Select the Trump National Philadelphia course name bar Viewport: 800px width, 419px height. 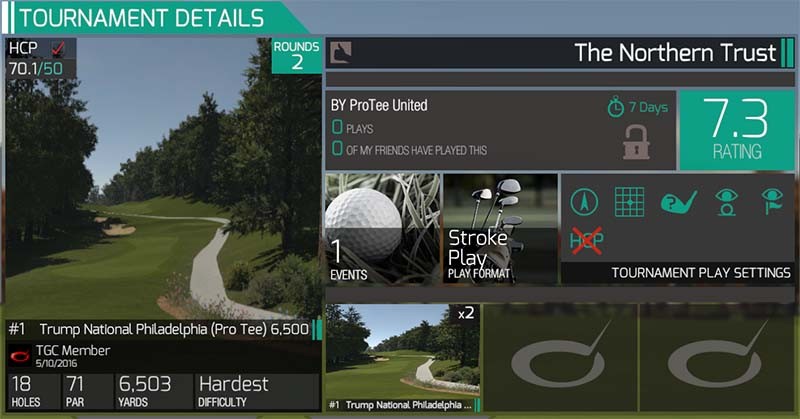pos(160,329)
